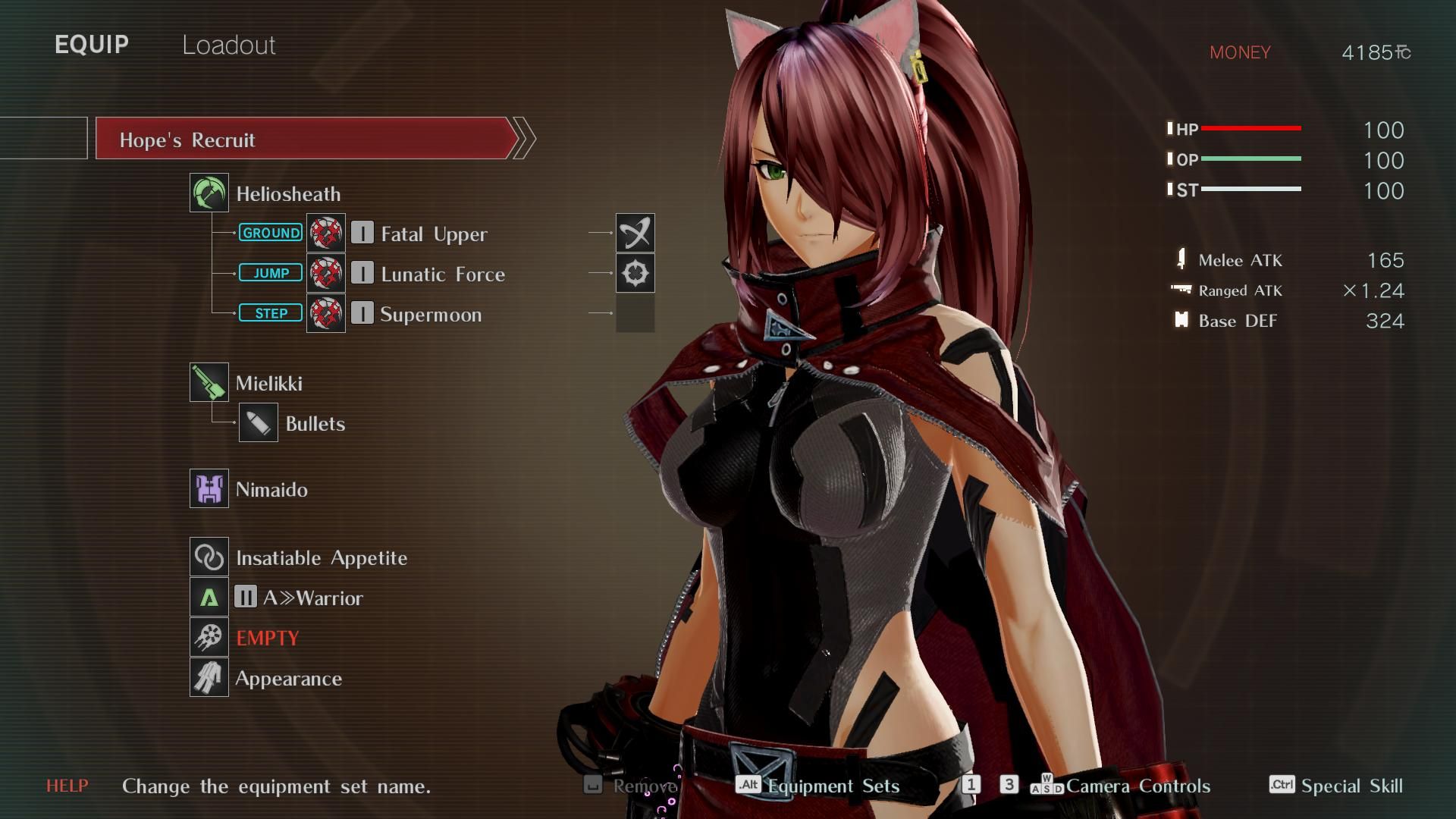Open the Fatal Upper effect slot icon
Viewport: 1456px width, 819px height.
click(x=635, y=233)
